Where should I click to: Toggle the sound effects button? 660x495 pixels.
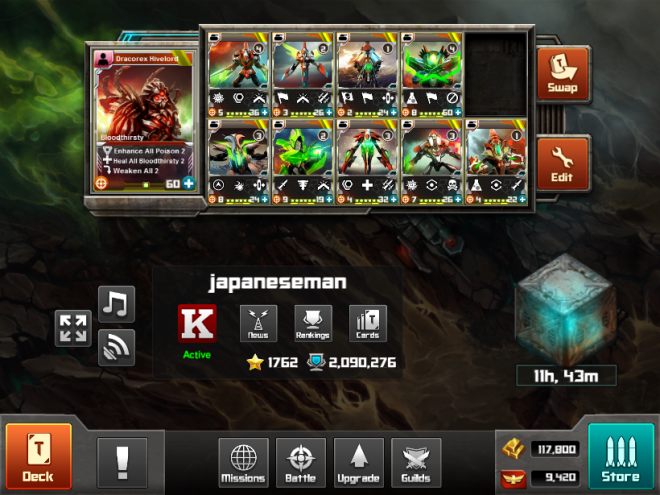117,346
